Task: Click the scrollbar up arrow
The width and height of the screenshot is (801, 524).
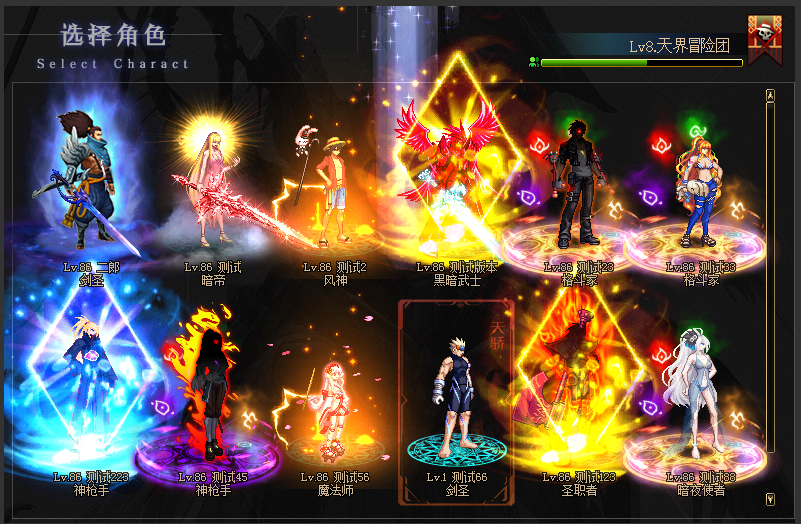Action: point(770,96)
